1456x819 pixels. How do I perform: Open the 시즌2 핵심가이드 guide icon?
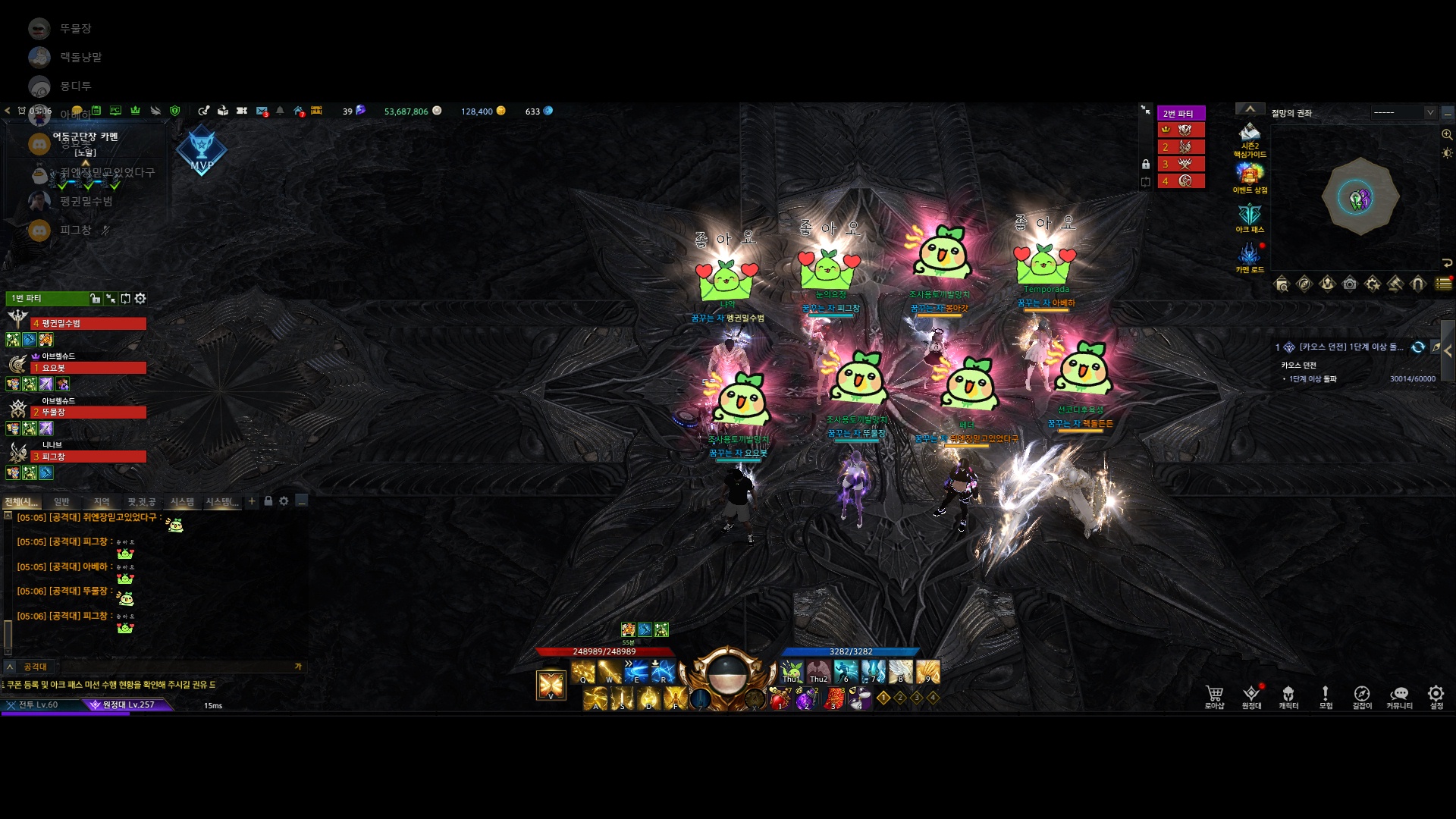coord(1250,138)
